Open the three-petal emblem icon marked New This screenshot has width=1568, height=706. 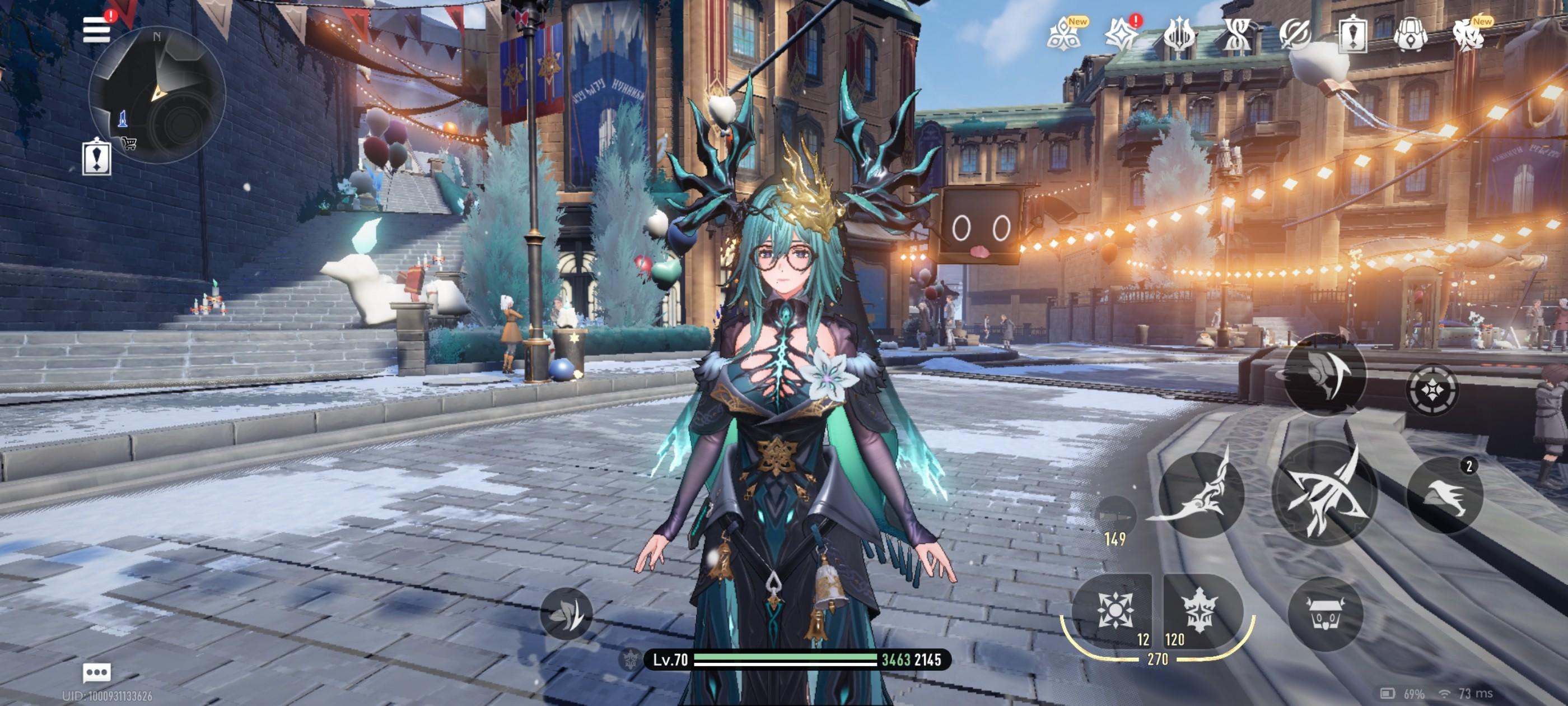pyautogui.click(x=1063, y=34)
